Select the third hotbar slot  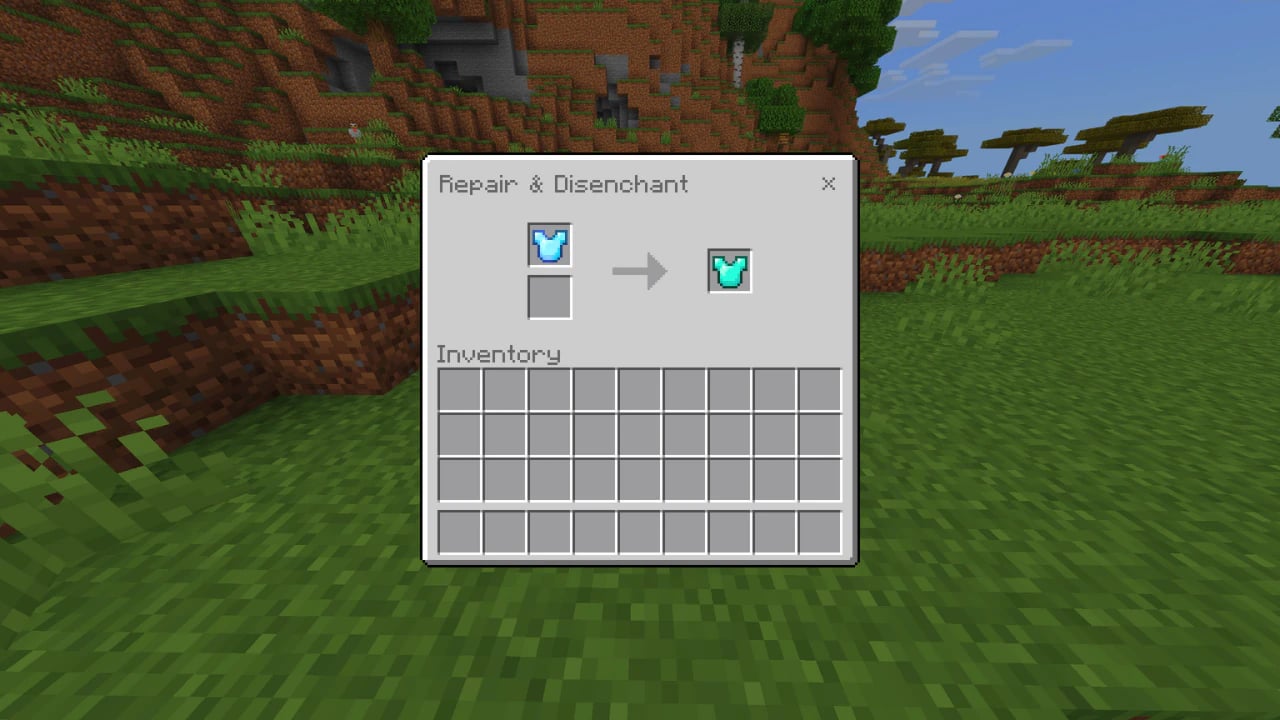pos(548,530)
